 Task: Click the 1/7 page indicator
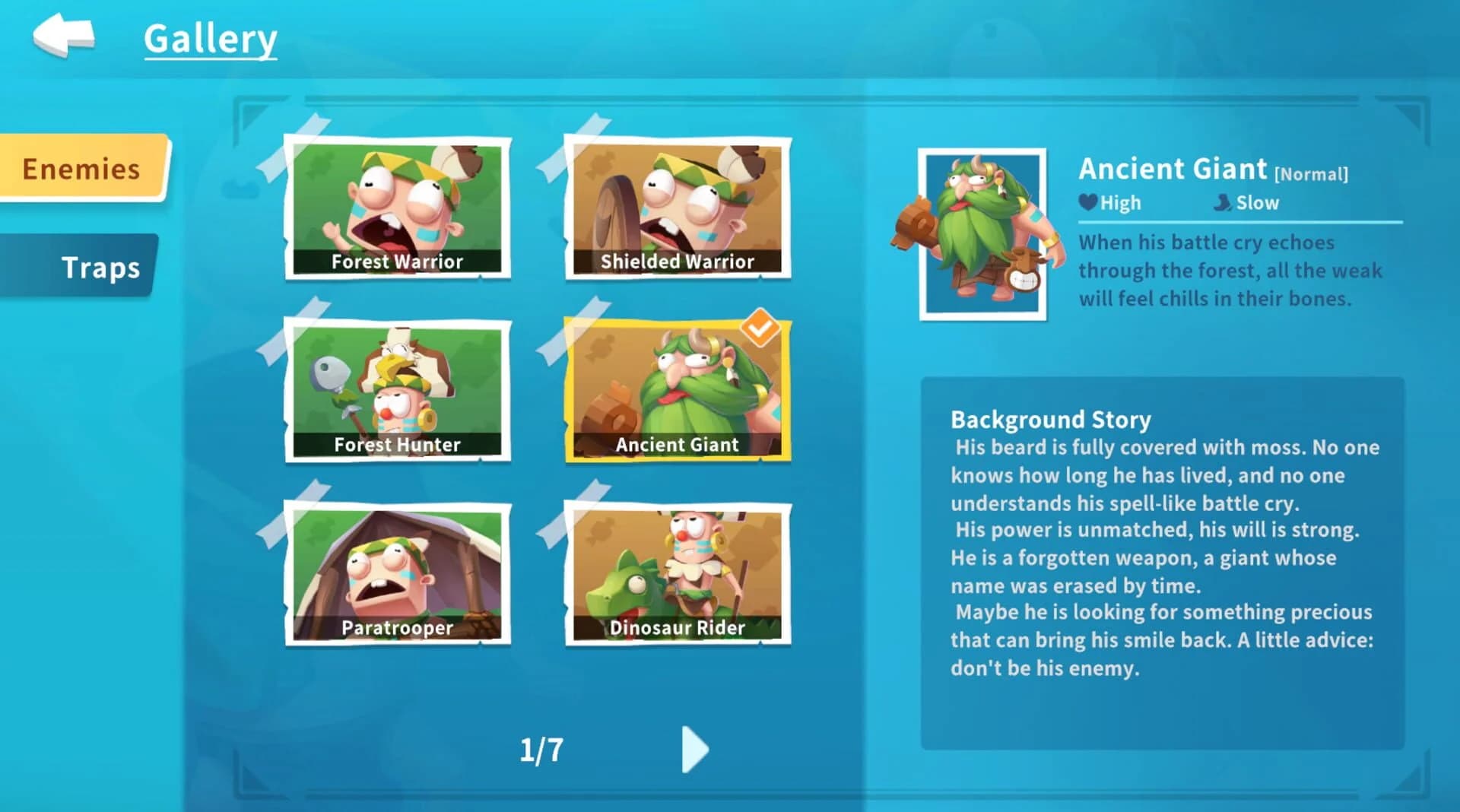(541, 749)
